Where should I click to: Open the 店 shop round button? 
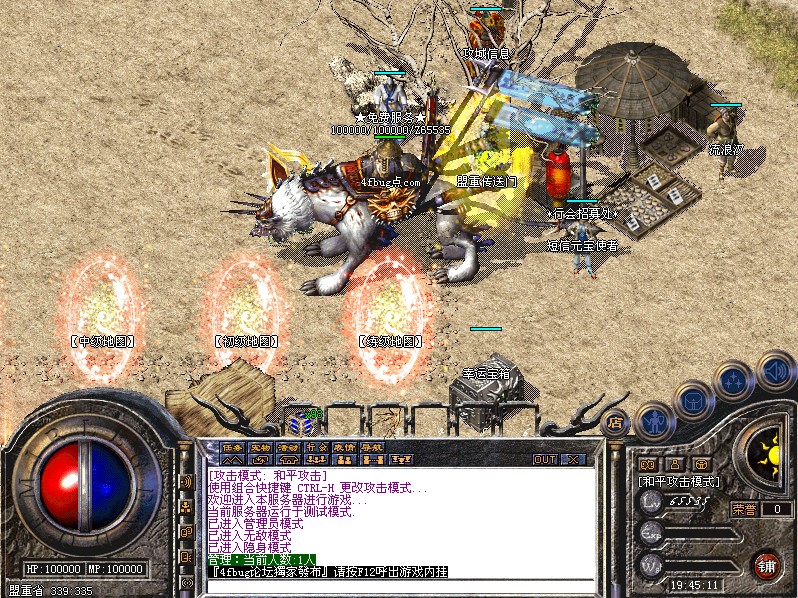pos(615,423)
